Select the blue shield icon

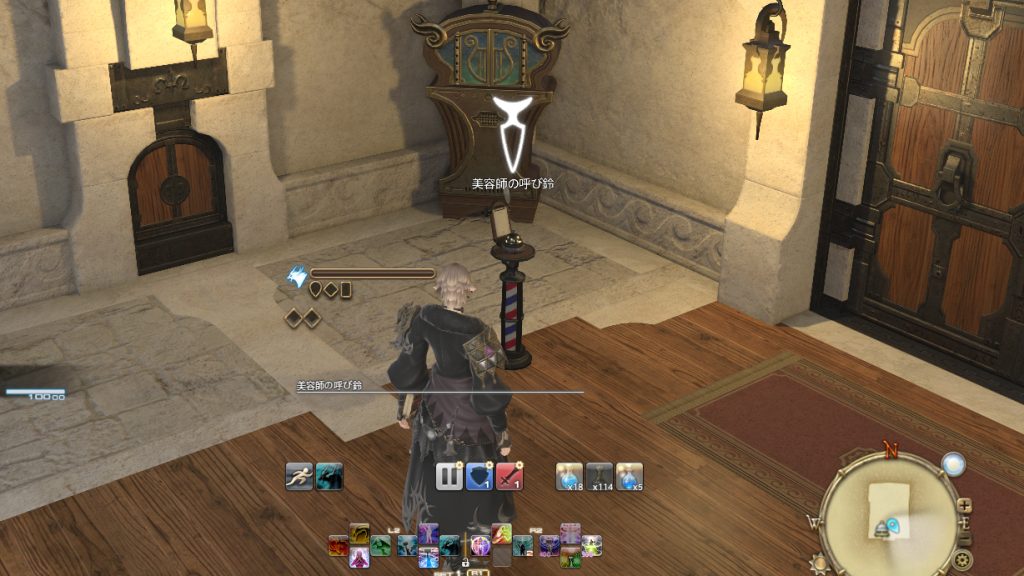tap(480, 476)
